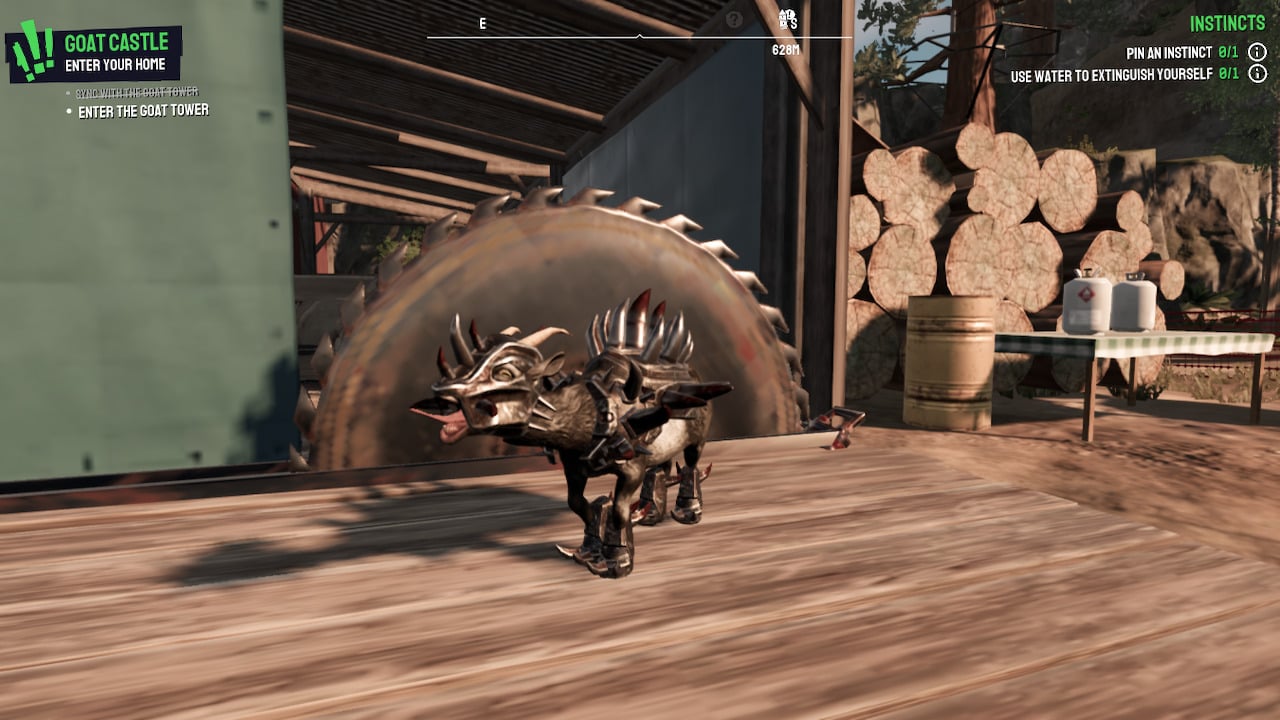
Task: Click the info icon beside "Use Water To Extinguish Yourself"
Action: coord(1257,74)
